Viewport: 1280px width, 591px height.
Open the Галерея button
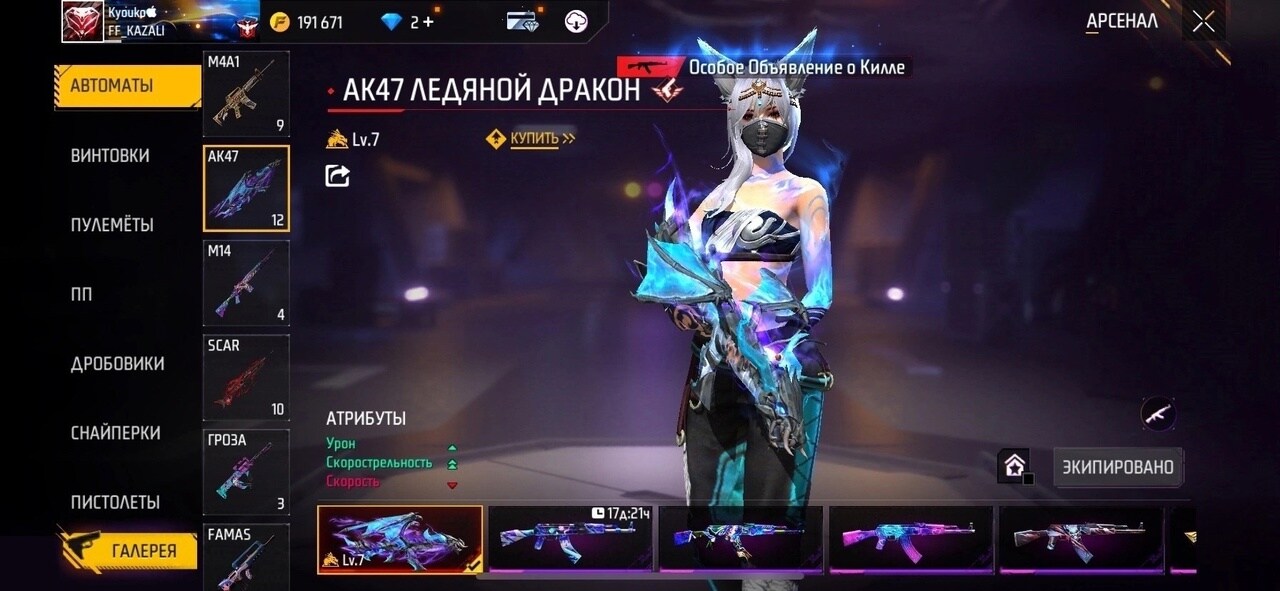pyautogui.click(x=130, y=550)
